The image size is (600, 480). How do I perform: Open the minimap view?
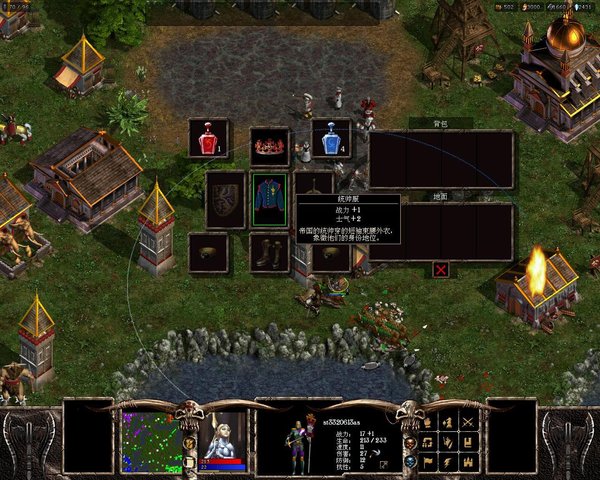152,441
